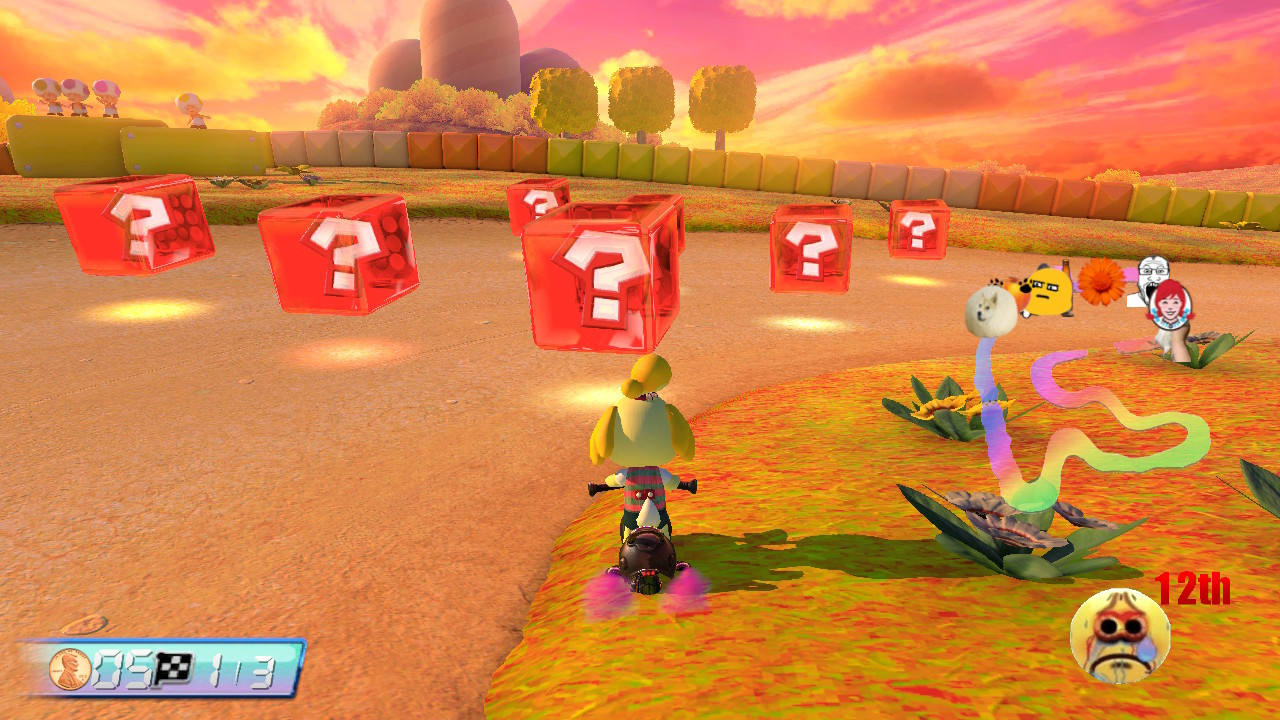Click the orange flower character
Viewport: 1280px width, 720px height.
pyautogui.click(x=1101, y=282)
